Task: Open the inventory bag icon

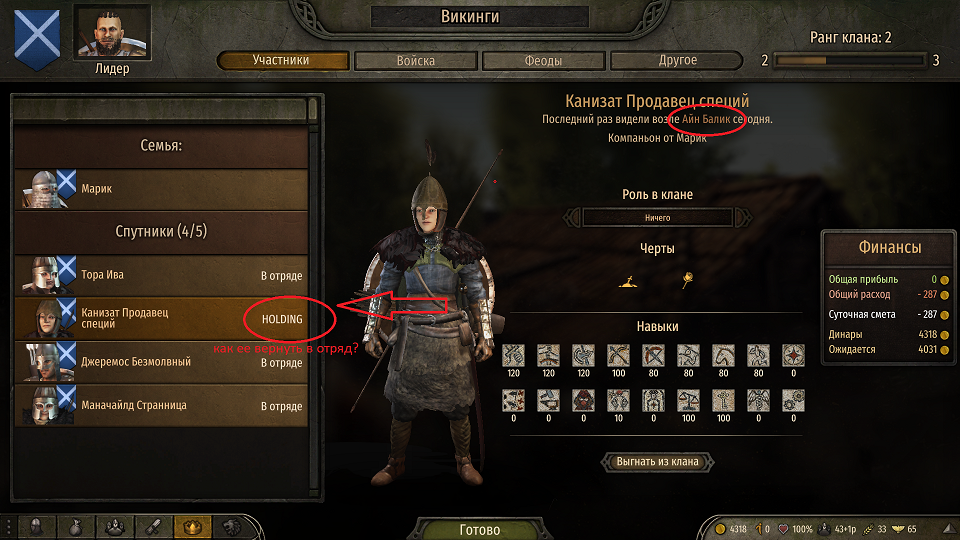Action: point(76,526)
